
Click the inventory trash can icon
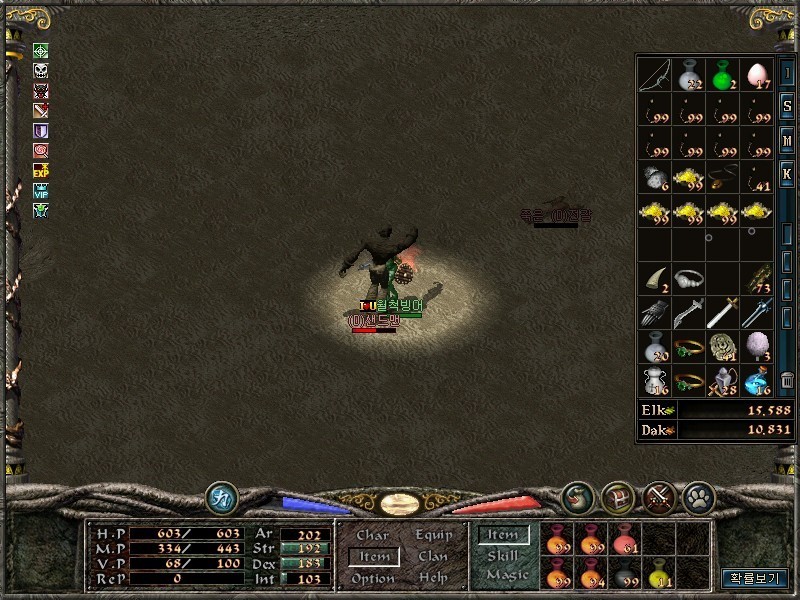point(787,380)
